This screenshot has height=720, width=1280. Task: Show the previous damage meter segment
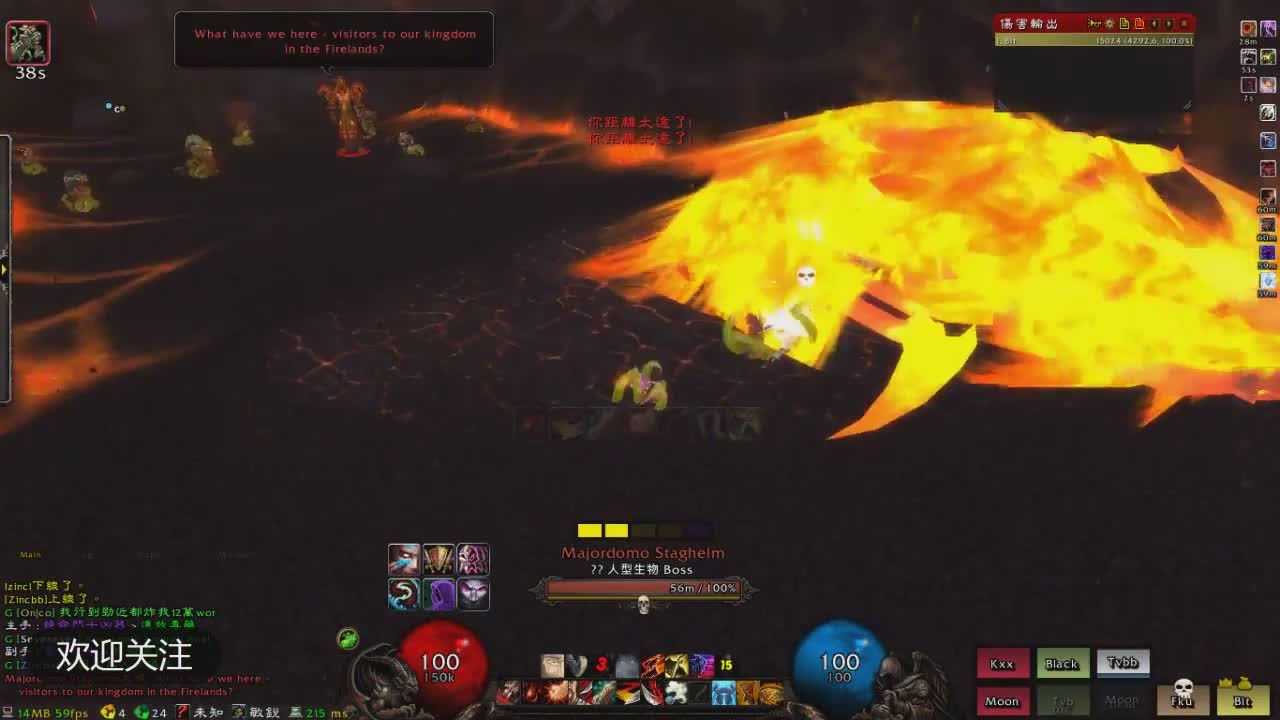pyautogui.click(x=1155, y=23)
